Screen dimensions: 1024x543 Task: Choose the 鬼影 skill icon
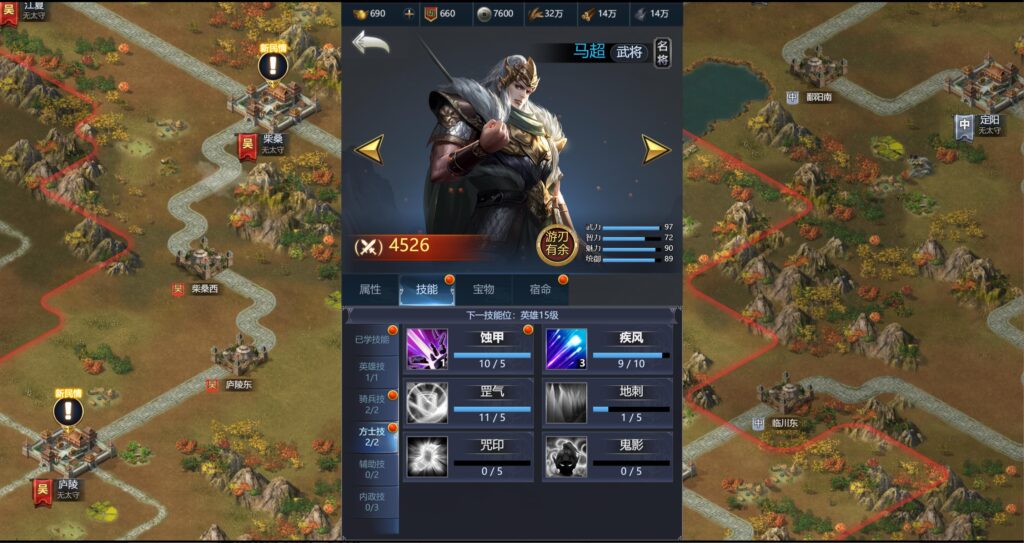tap(566, 455)
